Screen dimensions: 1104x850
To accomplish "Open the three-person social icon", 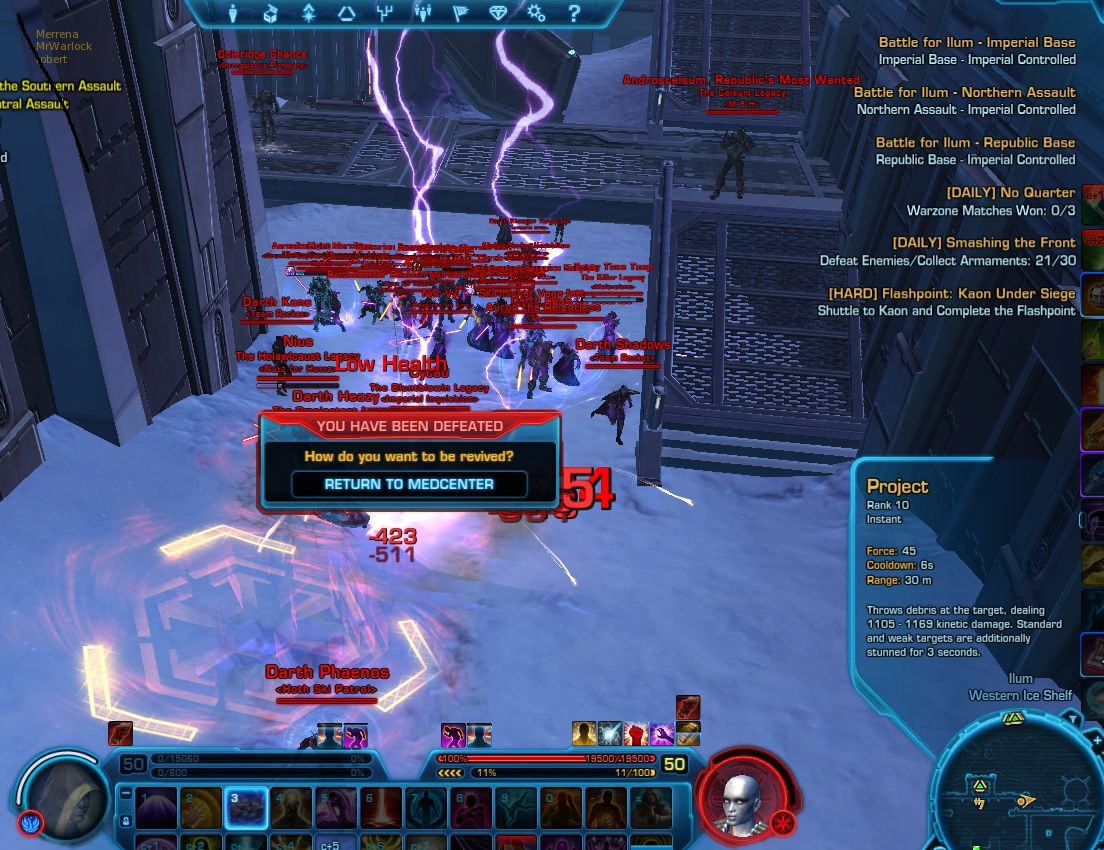I will coord(422,14).
